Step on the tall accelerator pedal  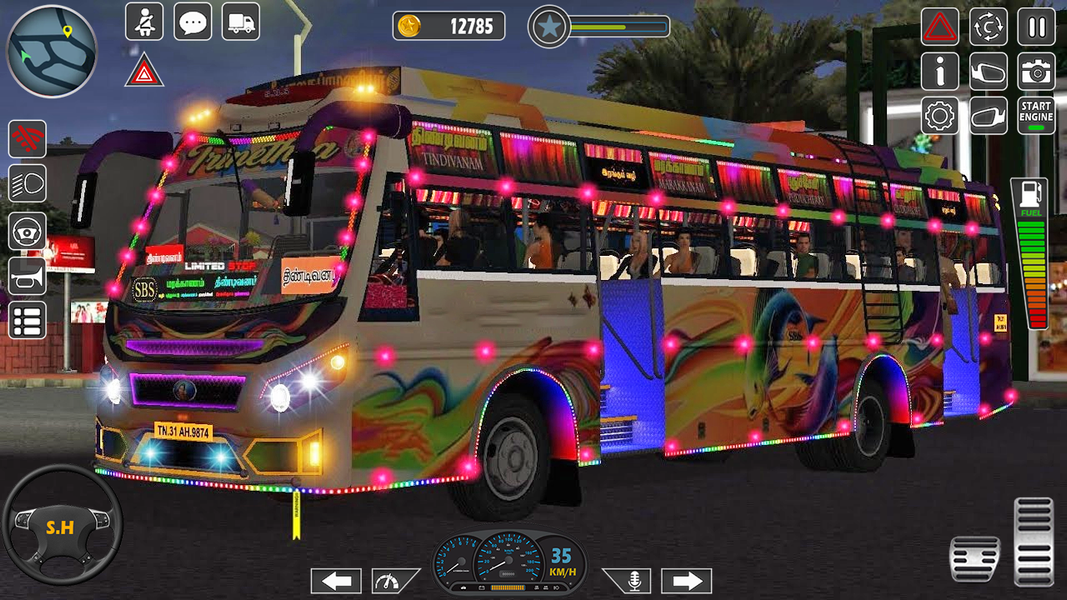click(x=1034, y=540)
